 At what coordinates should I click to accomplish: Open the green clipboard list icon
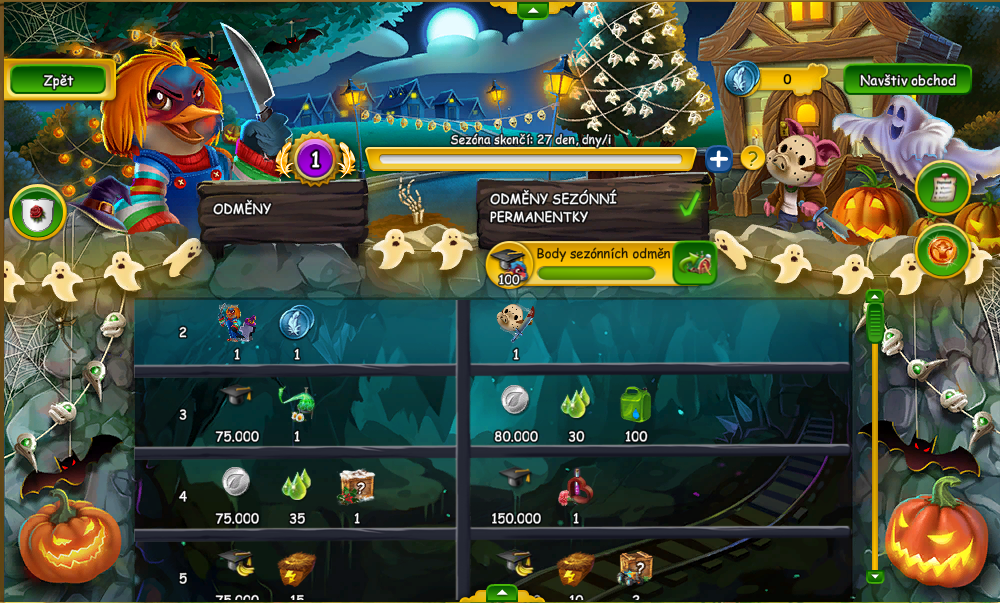click(x=942, y=187)
